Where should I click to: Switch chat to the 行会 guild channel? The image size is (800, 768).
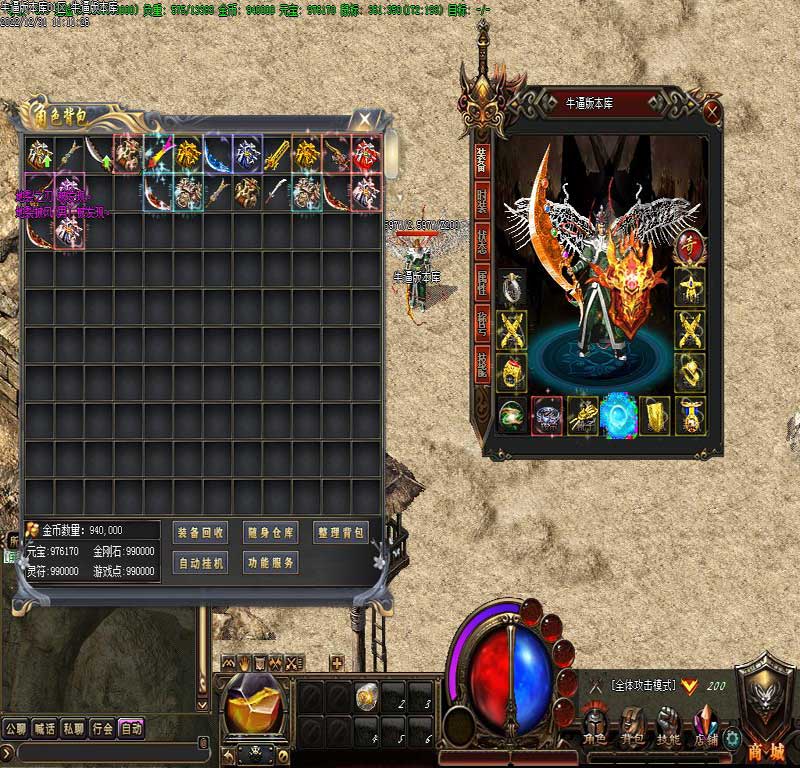(x=102, y=729)
